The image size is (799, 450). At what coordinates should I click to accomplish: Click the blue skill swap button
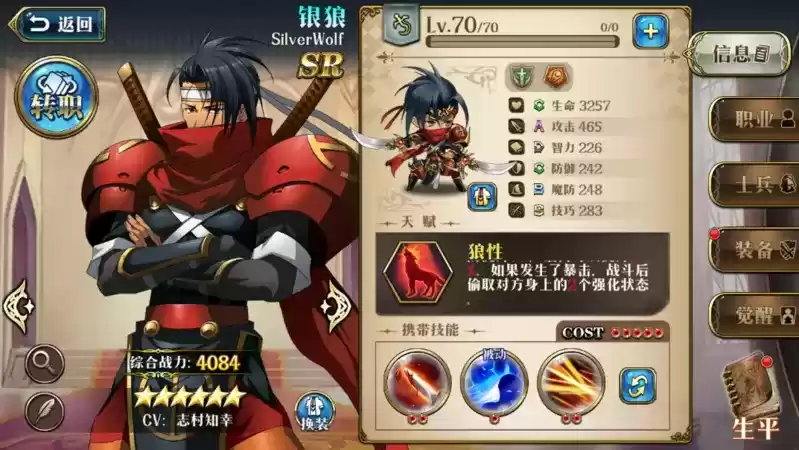[637, 385]
